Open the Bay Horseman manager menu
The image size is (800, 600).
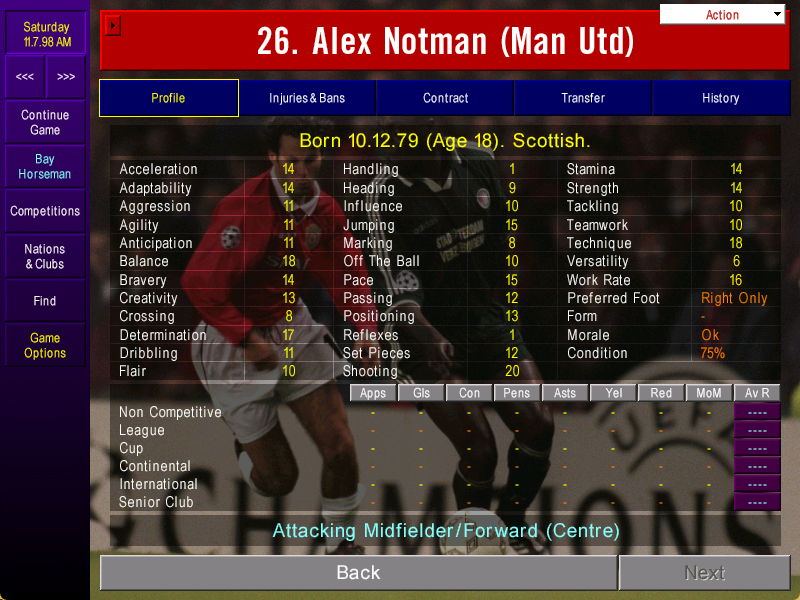45,166
